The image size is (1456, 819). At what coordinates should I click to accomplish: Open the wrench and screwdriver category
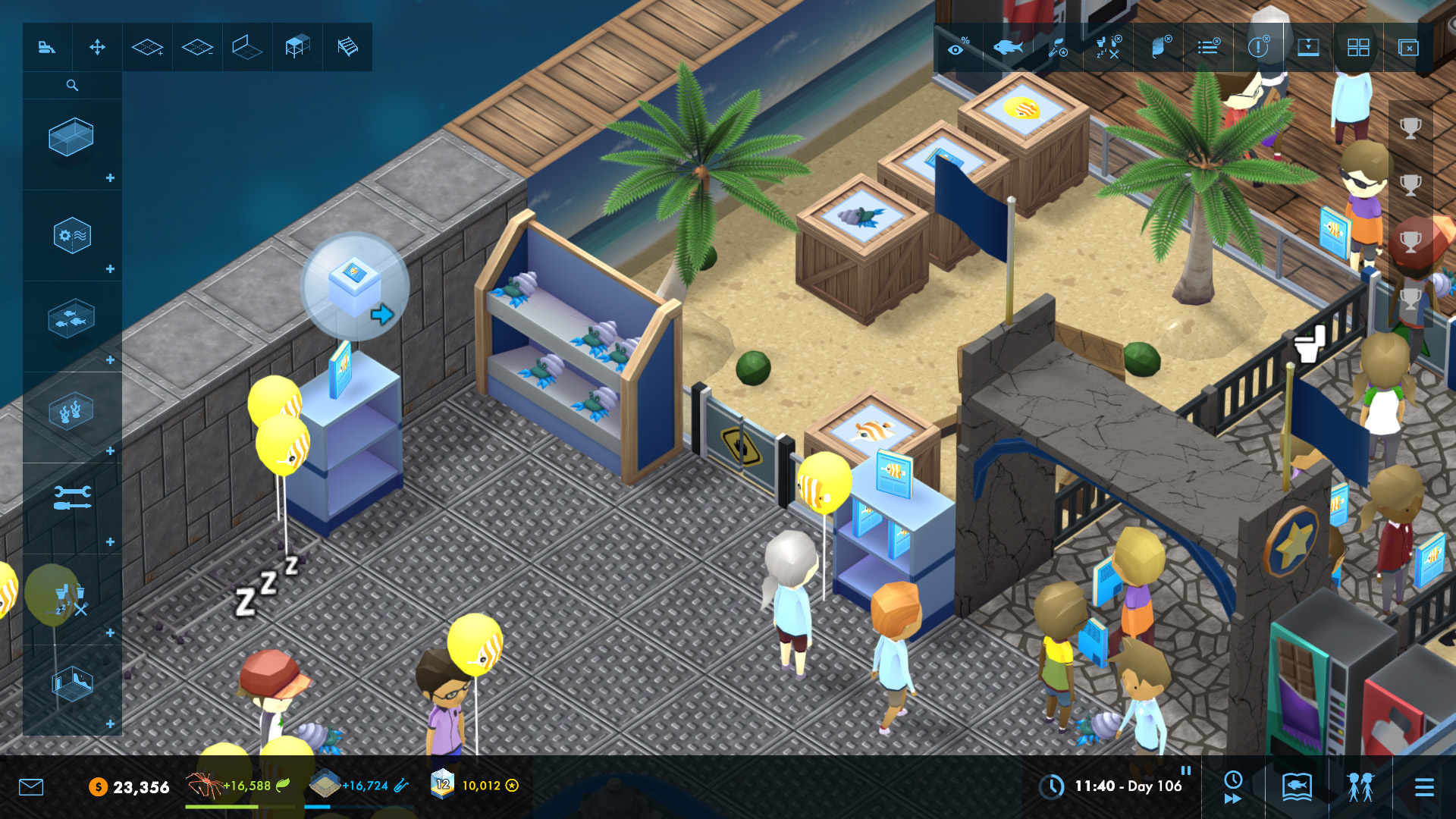[72, 497]
